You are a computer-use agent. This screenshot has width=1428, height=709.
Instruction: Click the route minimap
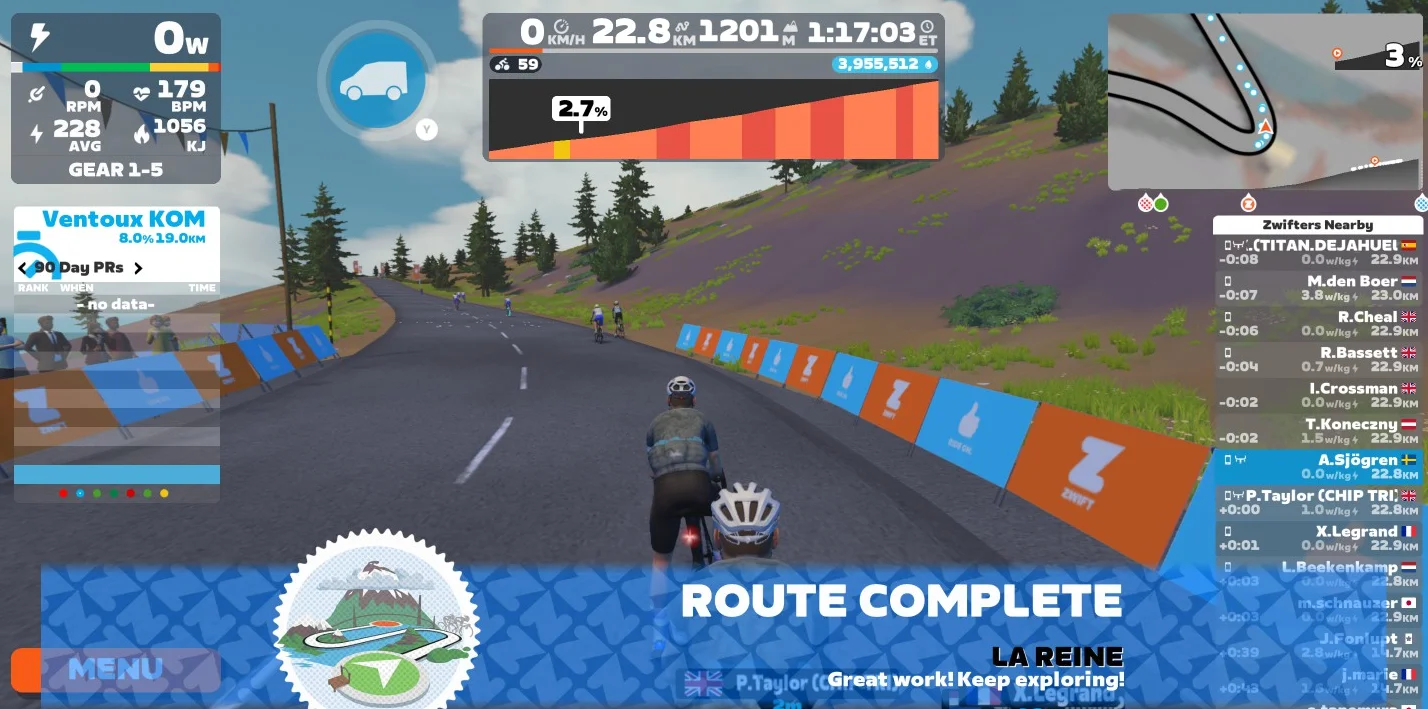1264,102
